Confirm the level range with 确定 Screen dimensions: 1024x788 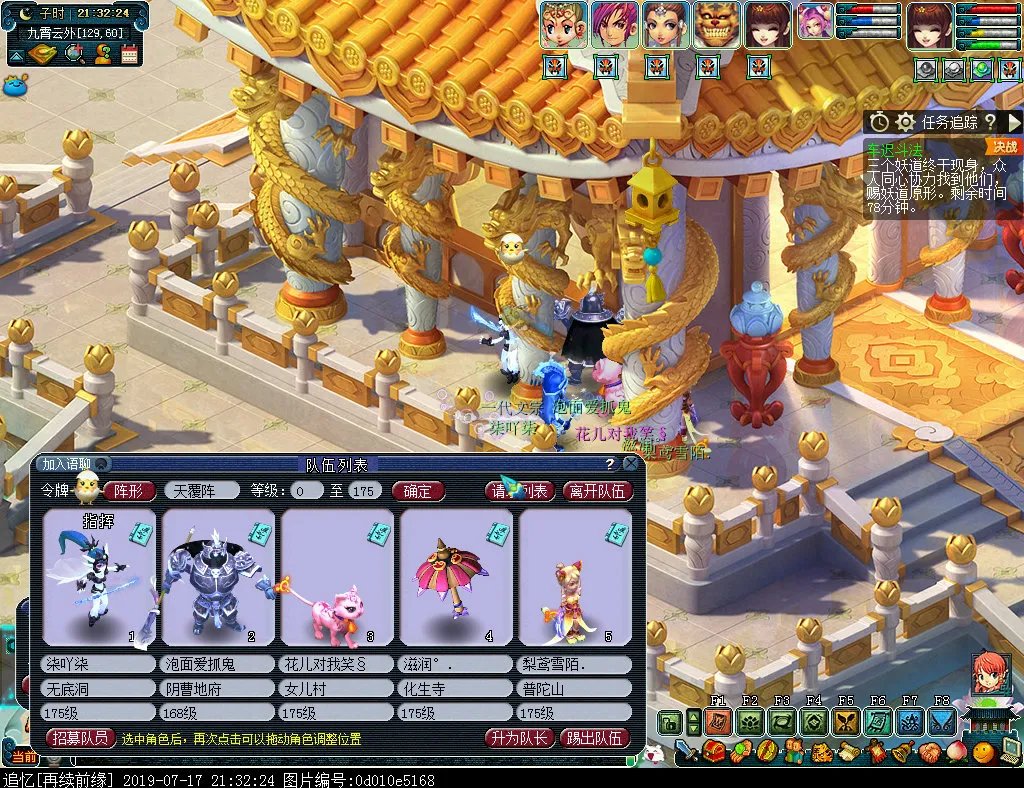tap(418, 491)
